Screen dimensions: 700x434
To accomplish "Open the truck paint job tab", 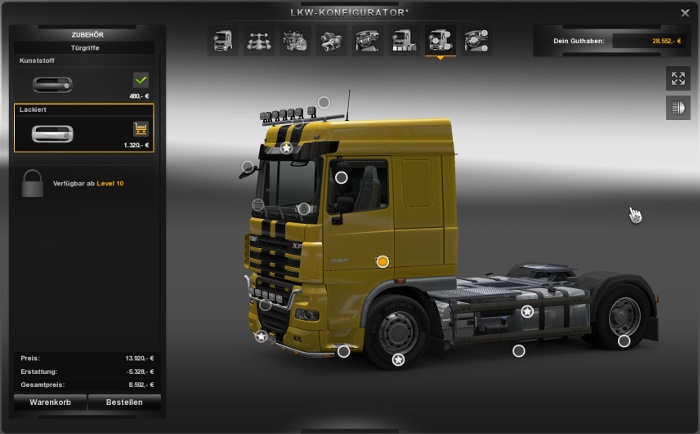I will pyautogui.click(x=404, y=41).
